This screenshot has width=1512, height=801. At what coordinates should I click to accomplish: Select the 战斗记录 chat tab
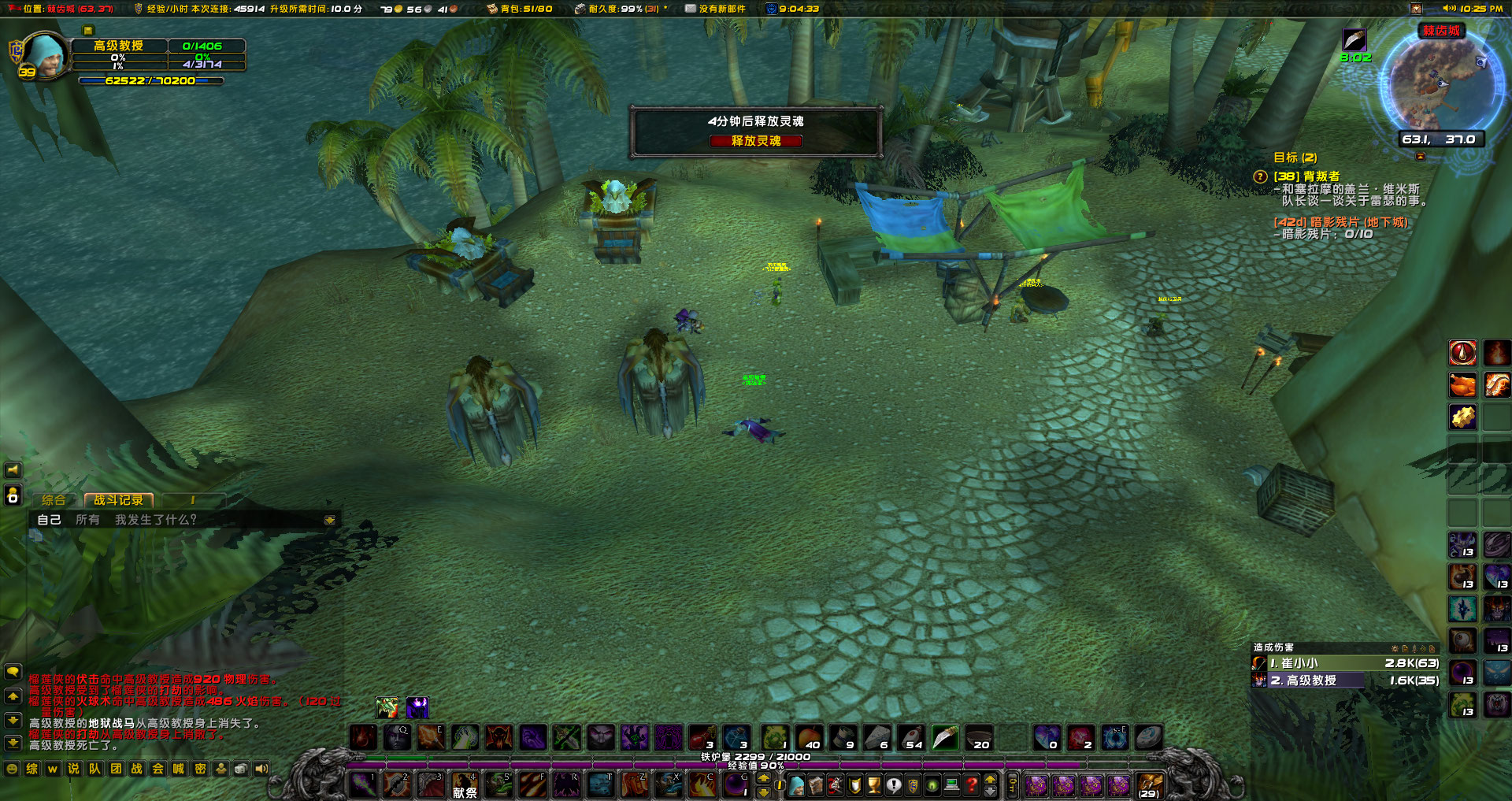(120, 499)
